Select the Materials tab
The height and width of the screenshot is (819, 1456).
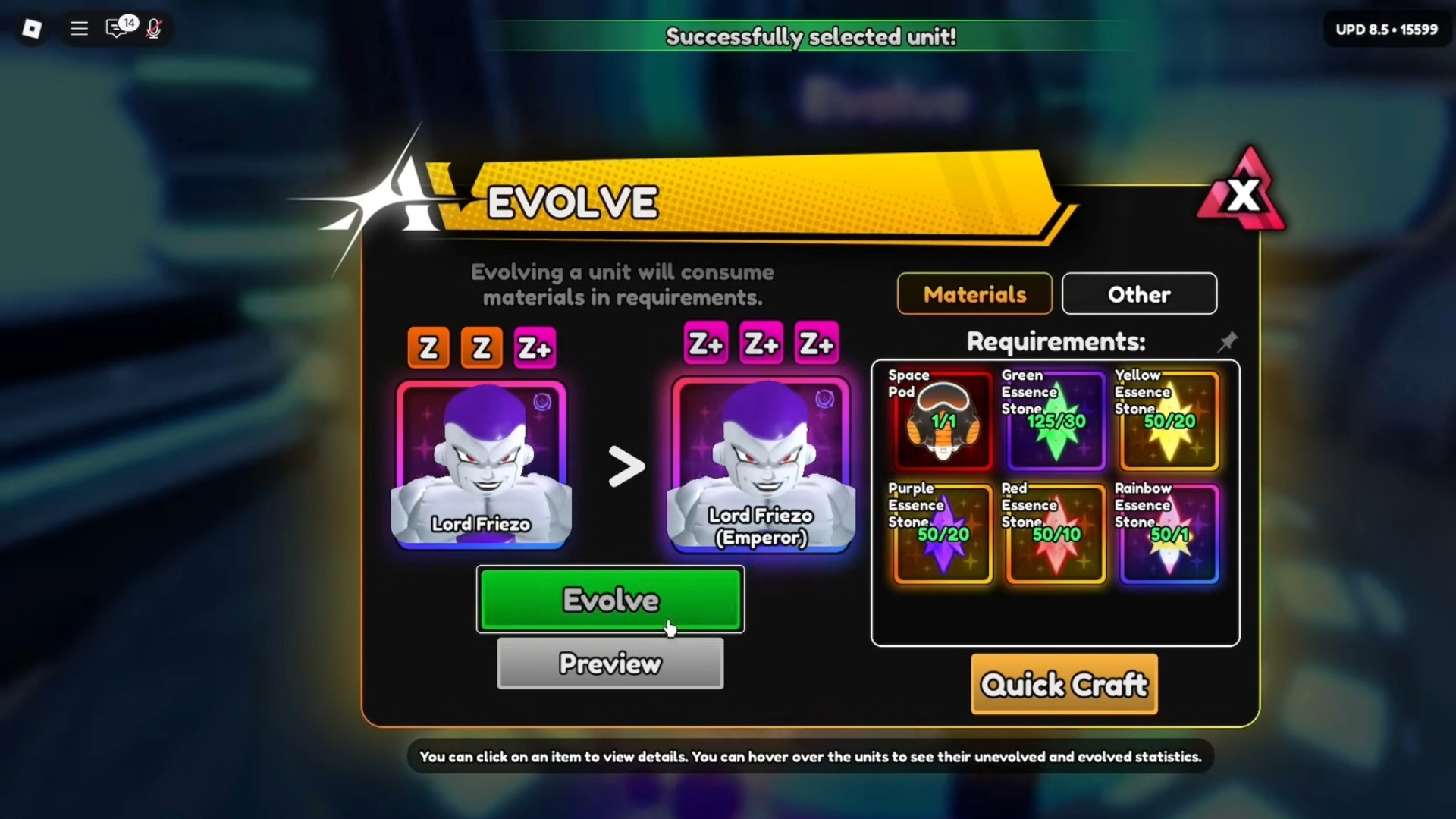click(974, 294)
